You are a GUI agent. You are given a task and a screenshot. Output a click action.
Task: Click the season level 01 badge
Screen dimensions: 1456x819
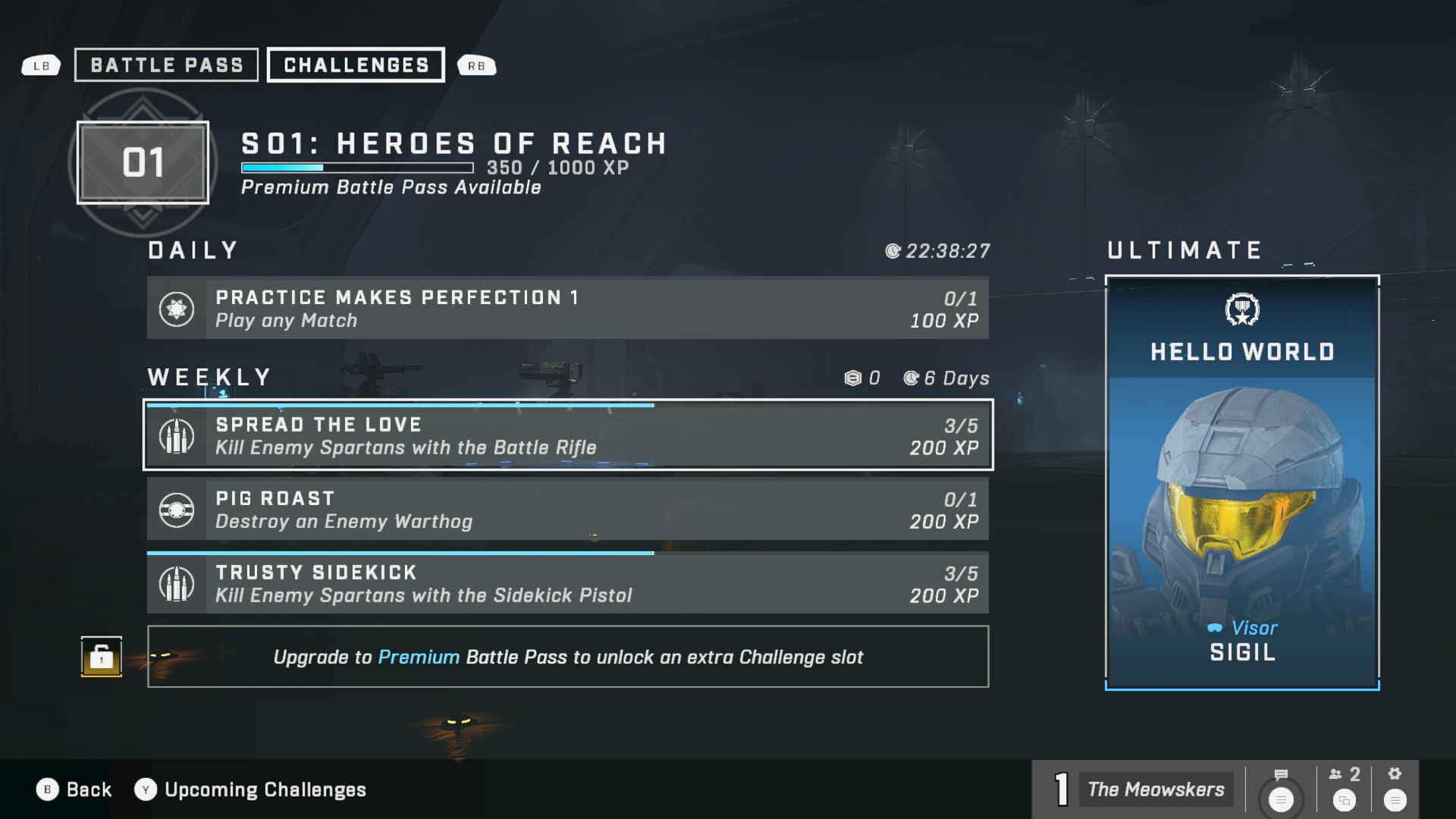[x=143, y=162]
